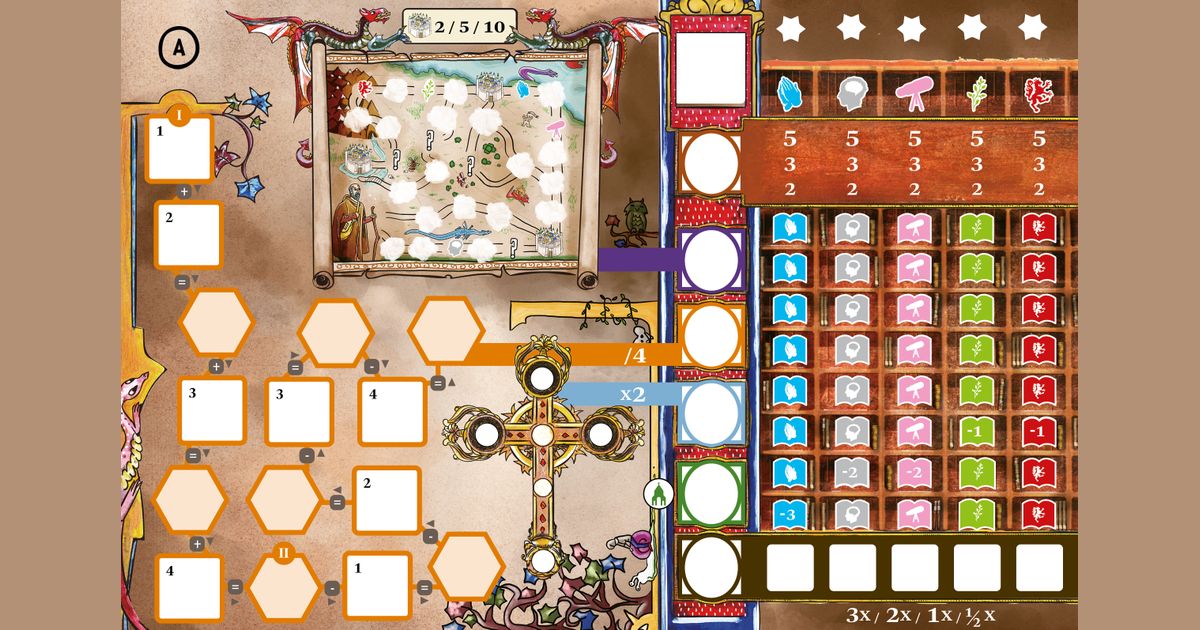Cross off the red -1 book
1200x630 pixels.
click(x=1038, y=431)
